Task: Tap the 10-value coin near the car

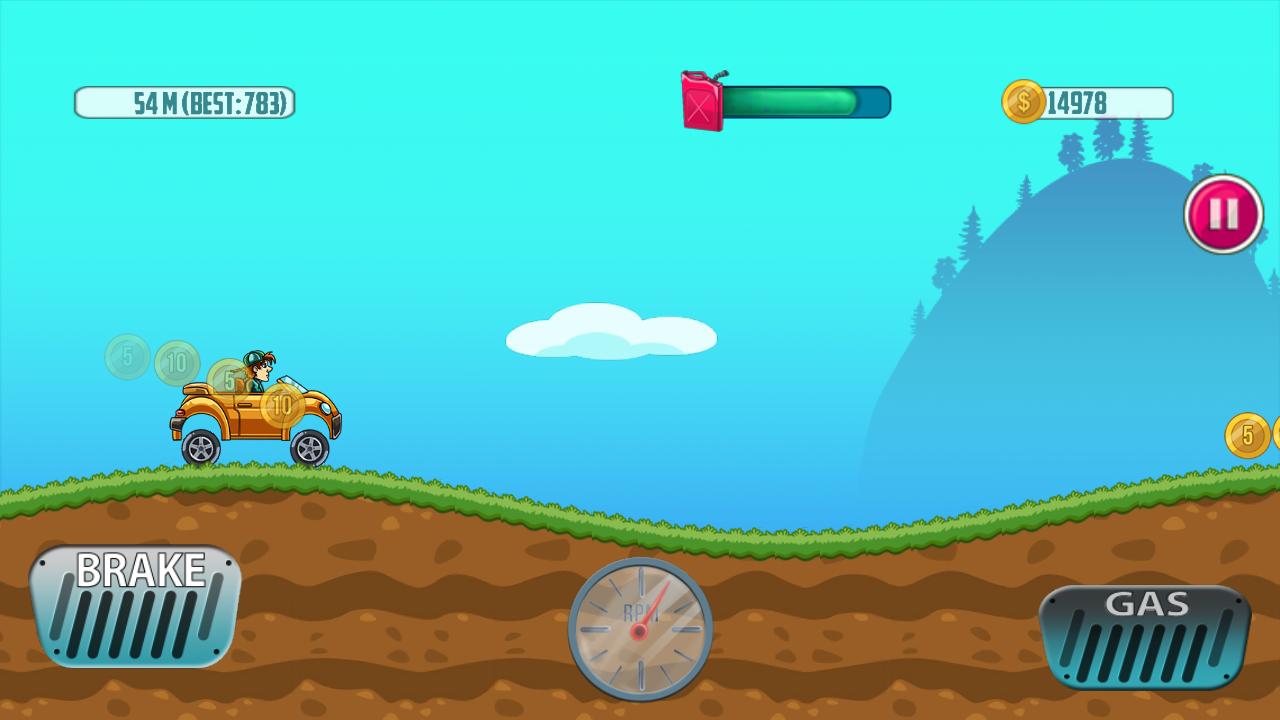Action: [284, 407]
